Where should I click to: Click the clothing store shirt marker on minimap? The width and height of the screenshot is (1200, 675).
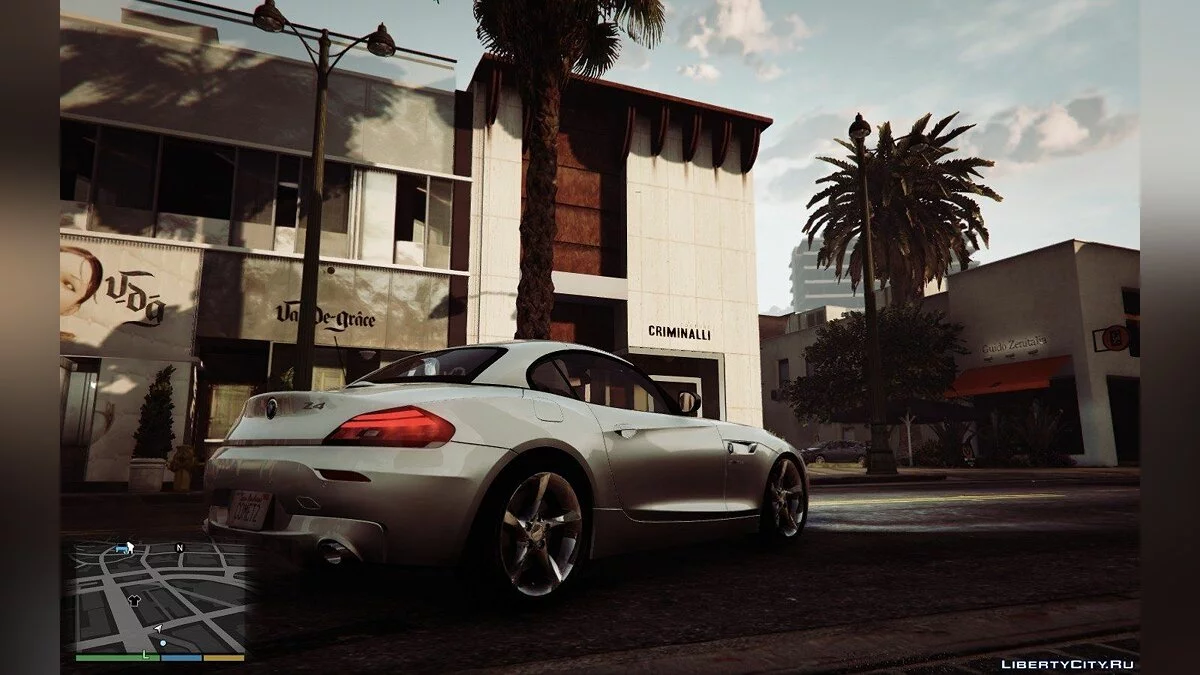[x=134, y=601]
